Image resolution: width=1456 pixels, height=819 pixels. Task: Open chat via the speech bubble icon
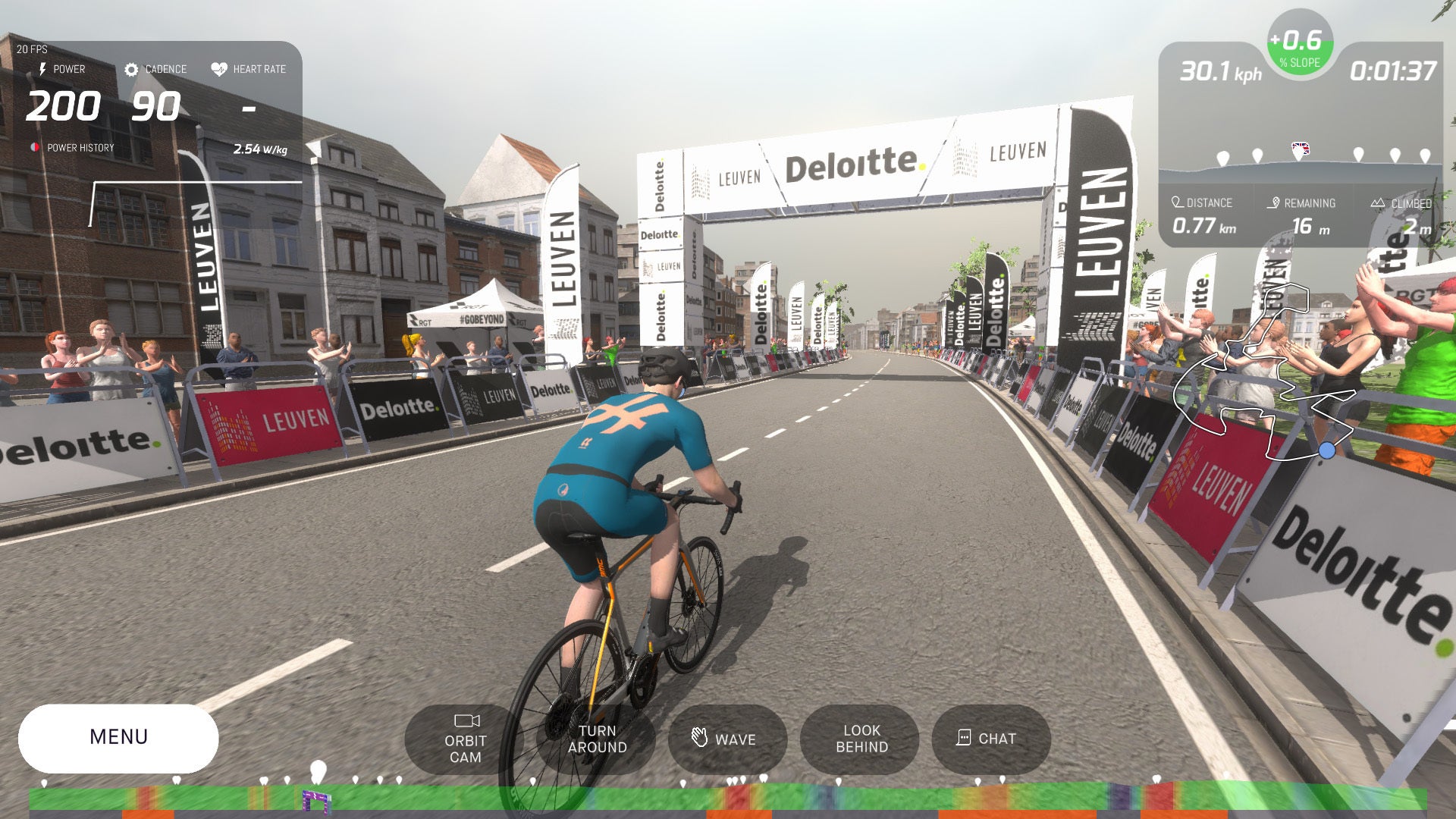(963, 738)
